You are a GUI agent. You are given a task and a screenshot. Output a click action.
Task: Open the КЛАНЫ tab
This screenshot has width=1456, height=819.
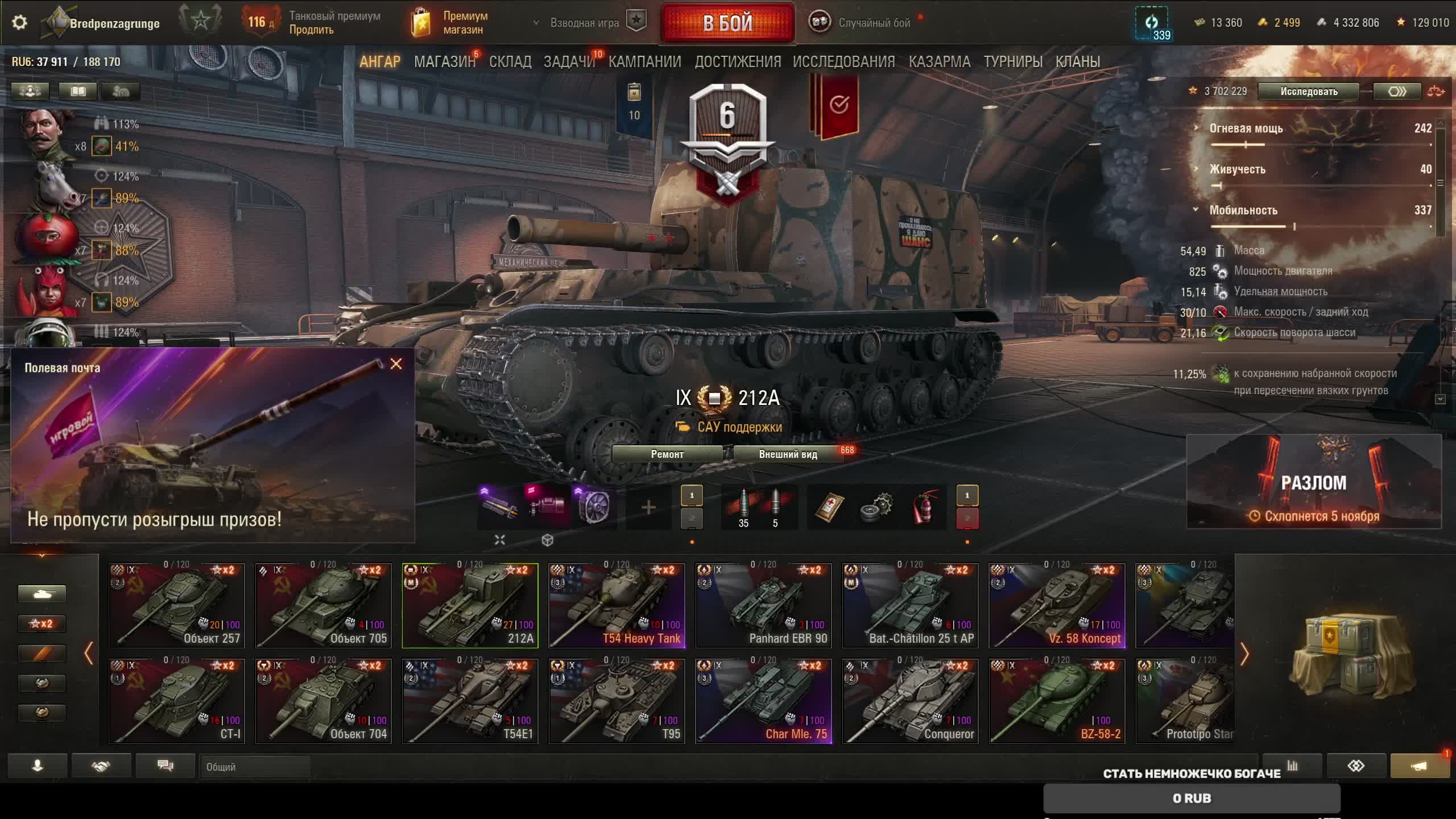coord(1078,61)
